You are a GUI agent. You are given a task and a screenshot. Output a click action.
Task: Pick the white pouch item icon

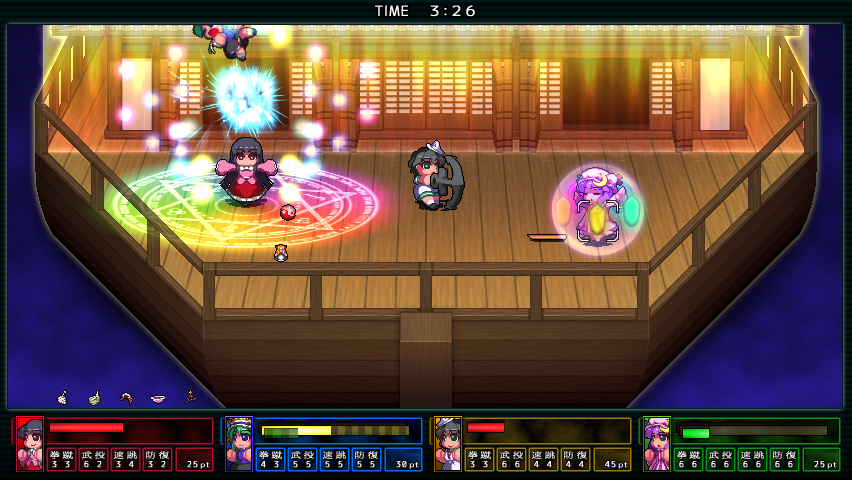pyautogui.click(x=63, y=398)
